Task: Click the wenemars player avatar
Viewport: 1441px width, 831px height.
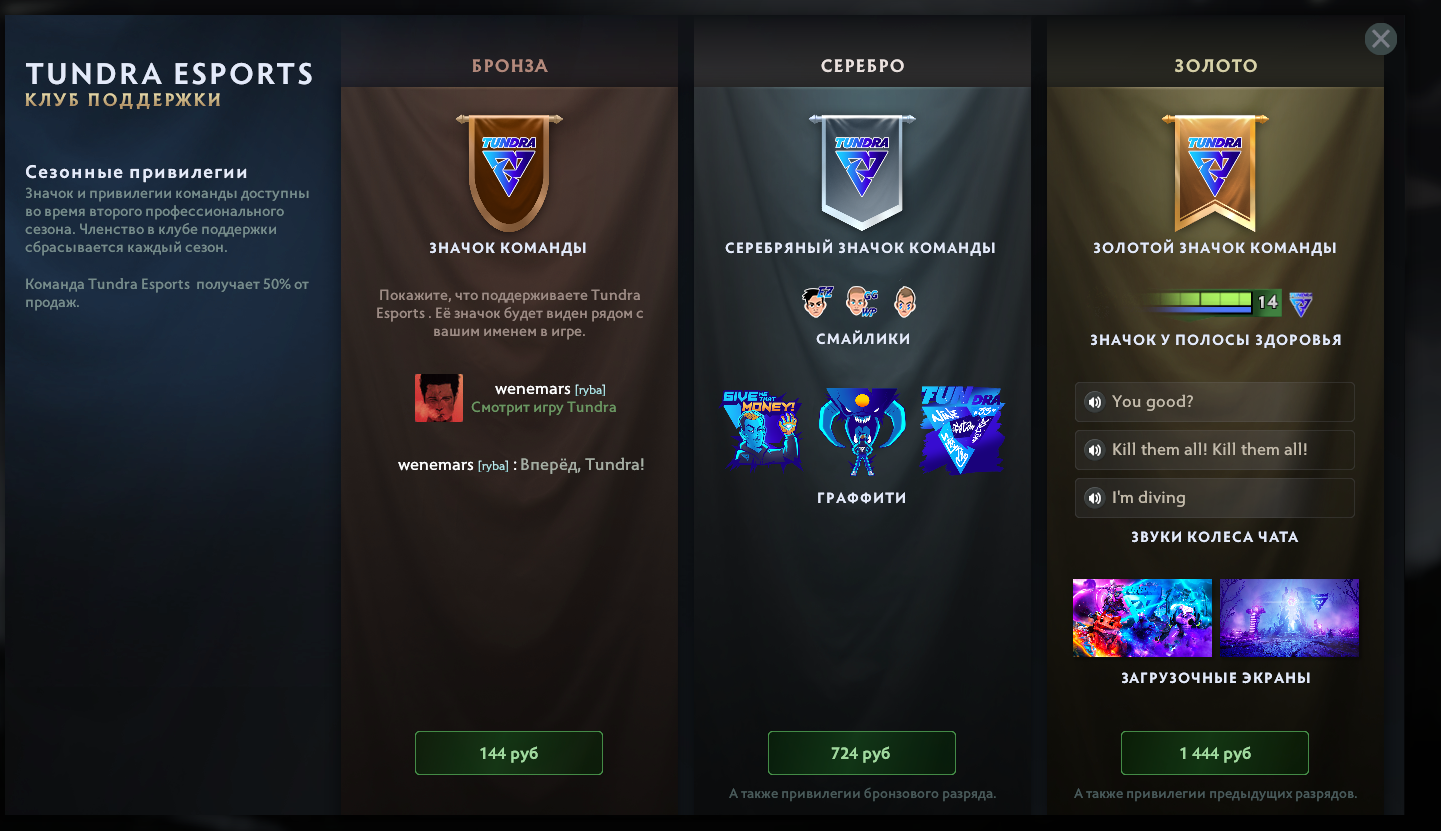Action: coord(438,397)
